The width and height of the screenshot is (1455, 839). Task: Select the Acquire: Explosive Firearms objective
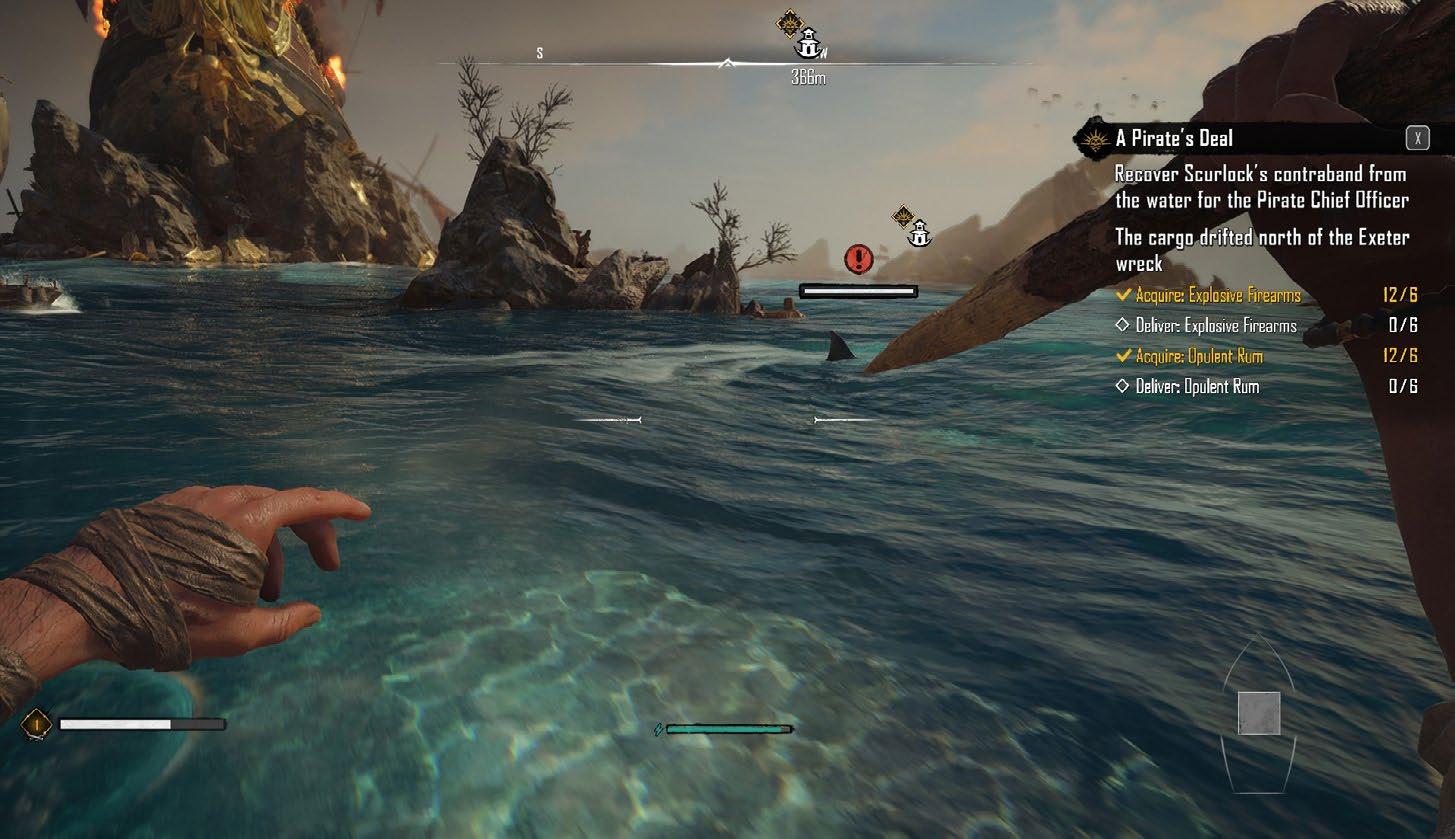point(1218,295)
